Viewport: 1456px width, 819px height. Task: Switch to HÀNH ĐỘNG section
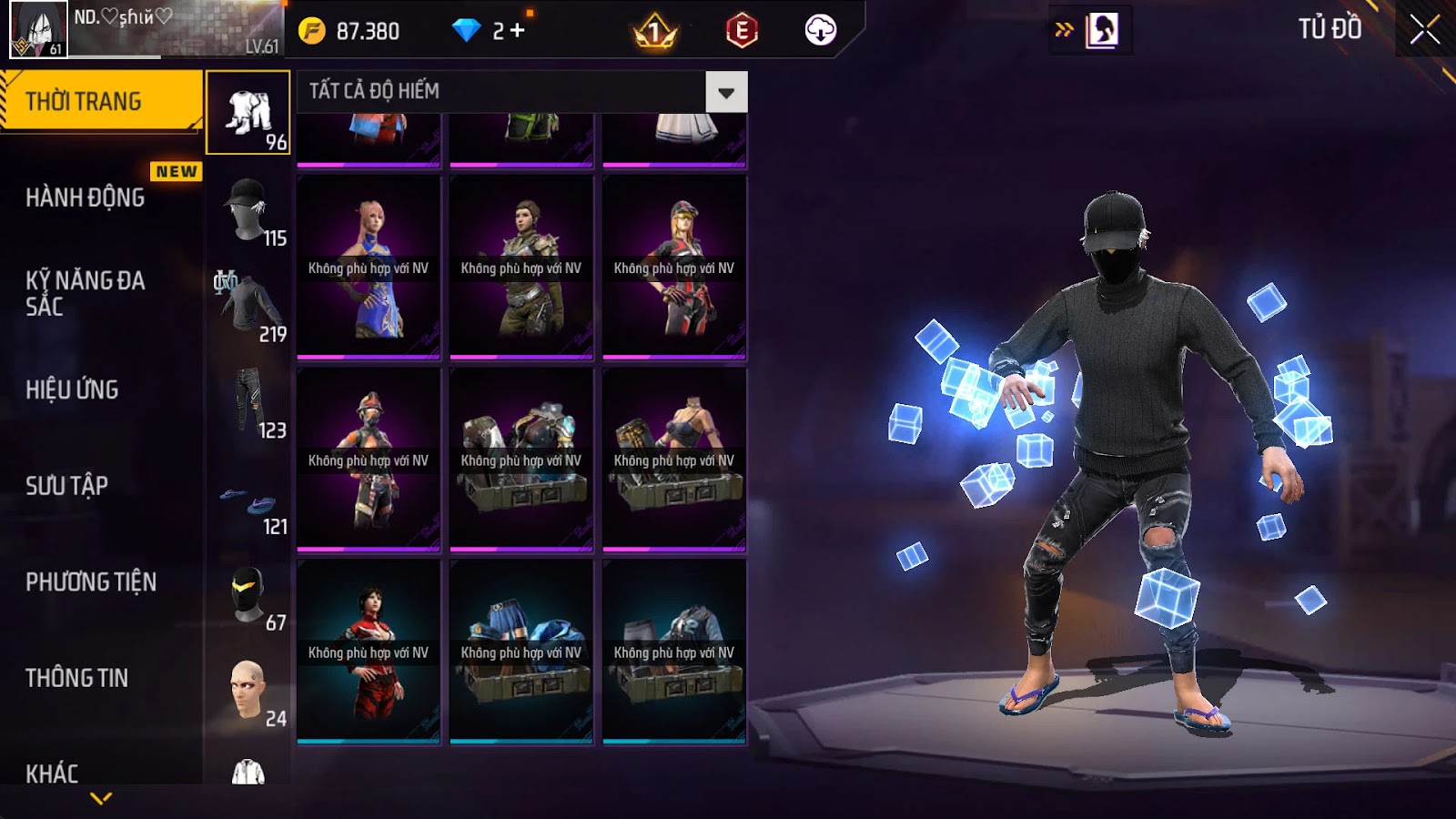coord(86,197)
